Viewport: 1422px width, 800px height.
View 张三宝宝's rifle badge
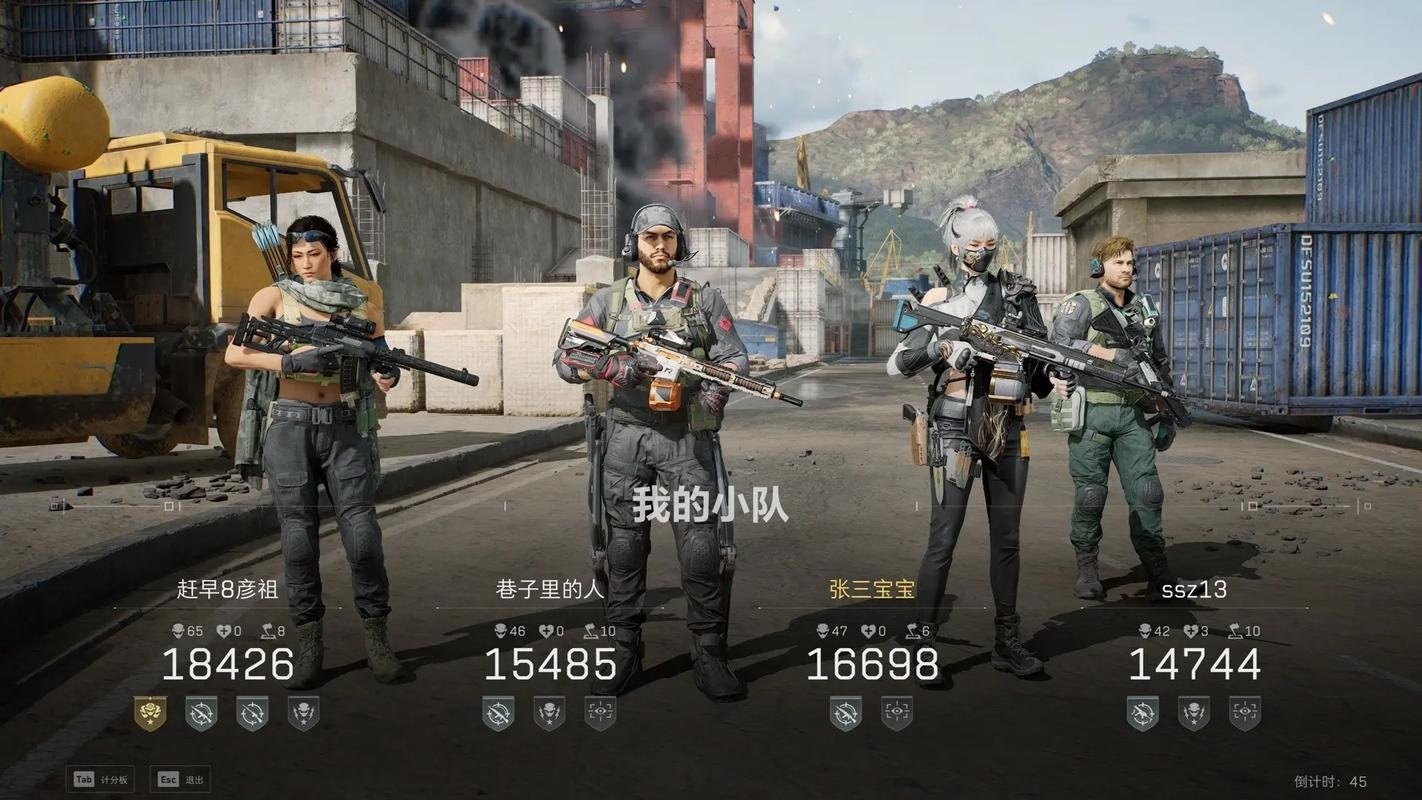click(846, 713)
